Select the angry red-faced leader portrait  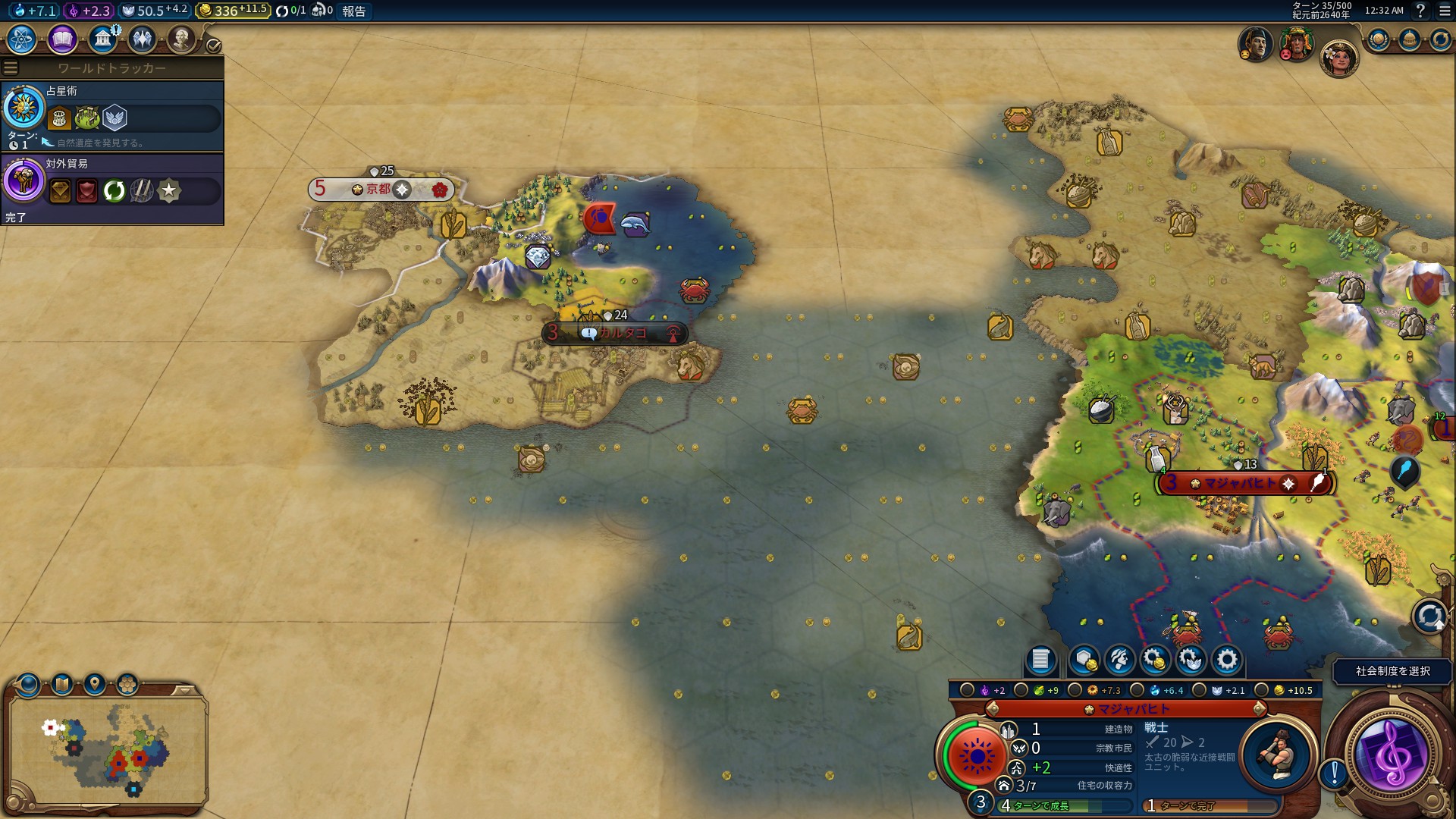tap(1296, 44)
